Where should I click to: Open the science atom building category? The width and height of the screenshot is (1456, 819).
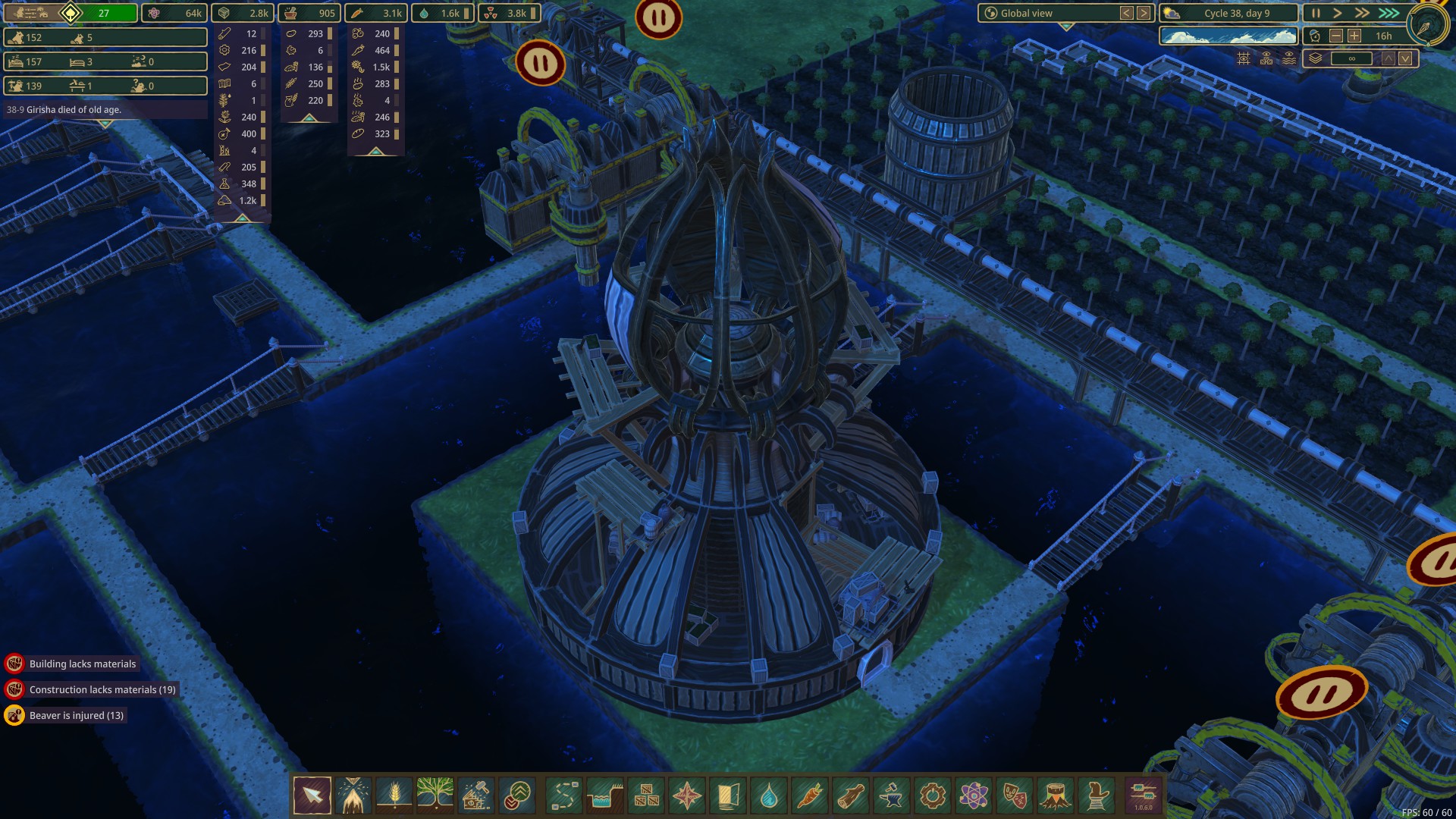click(x=974, y=795)
